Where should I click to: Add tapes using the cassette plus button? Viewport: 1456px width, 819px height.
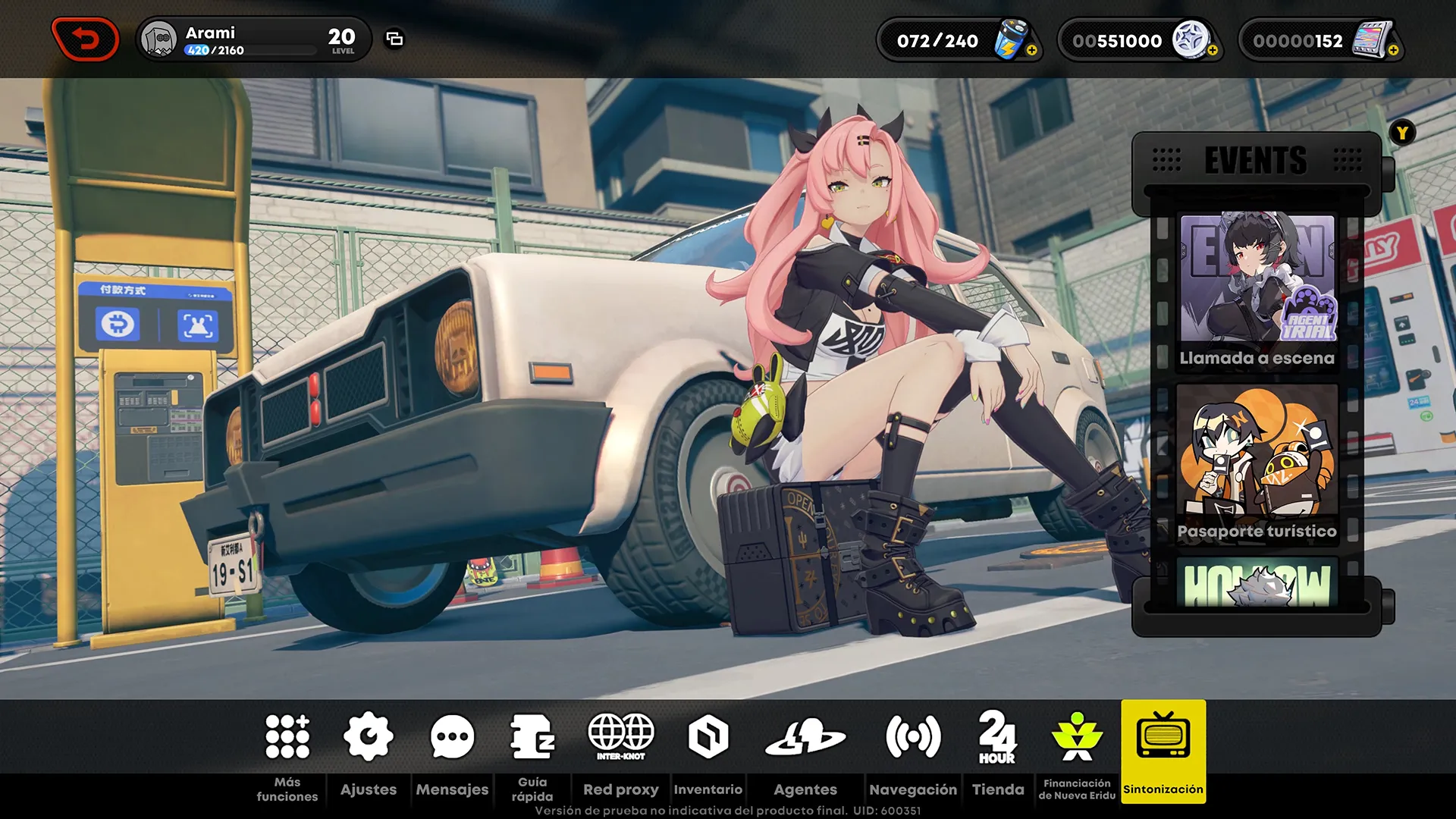pyautogui.click(x=1393, y=51)
